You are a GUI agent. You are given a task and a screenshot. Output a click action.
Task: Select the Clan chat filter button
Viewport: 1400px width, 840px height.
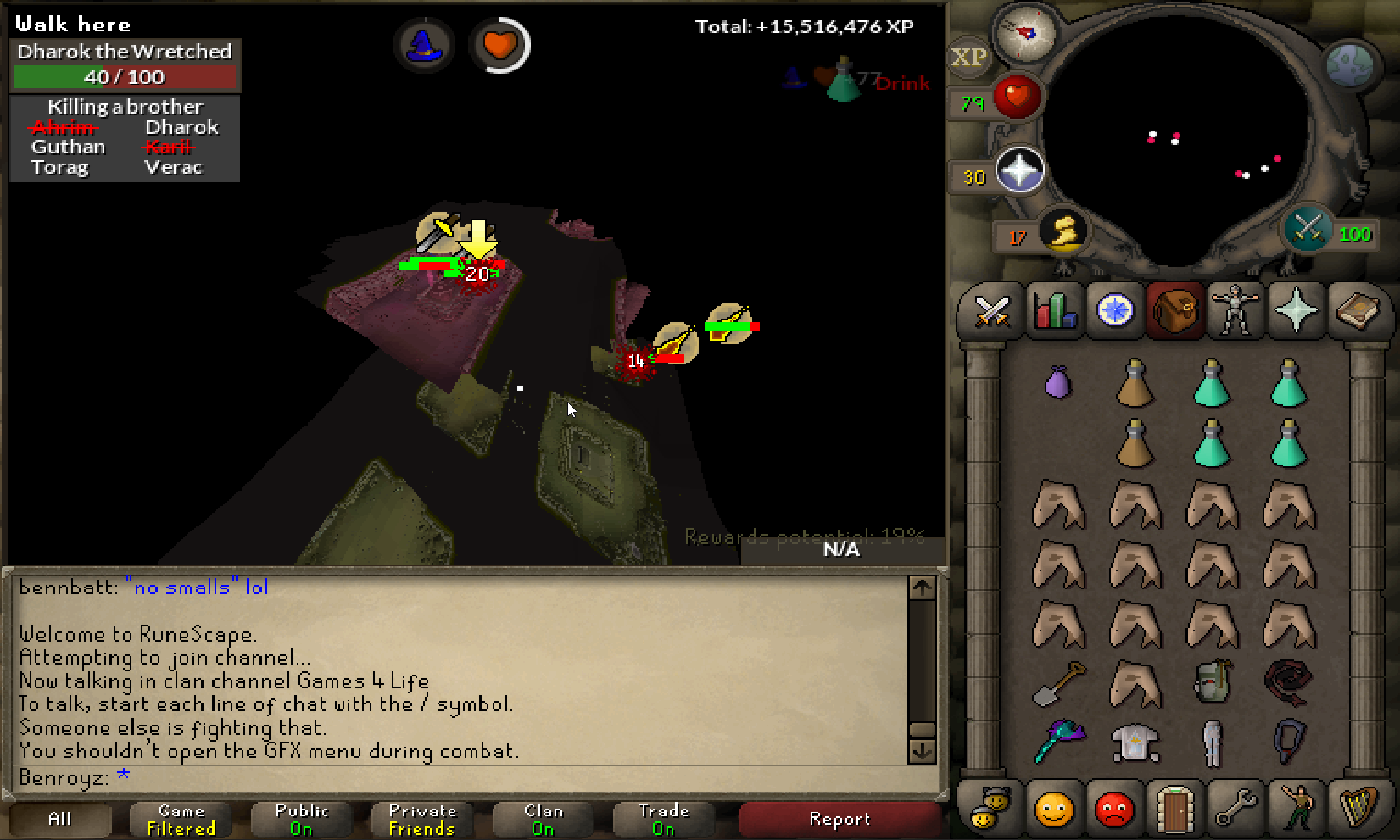point(543,819)
